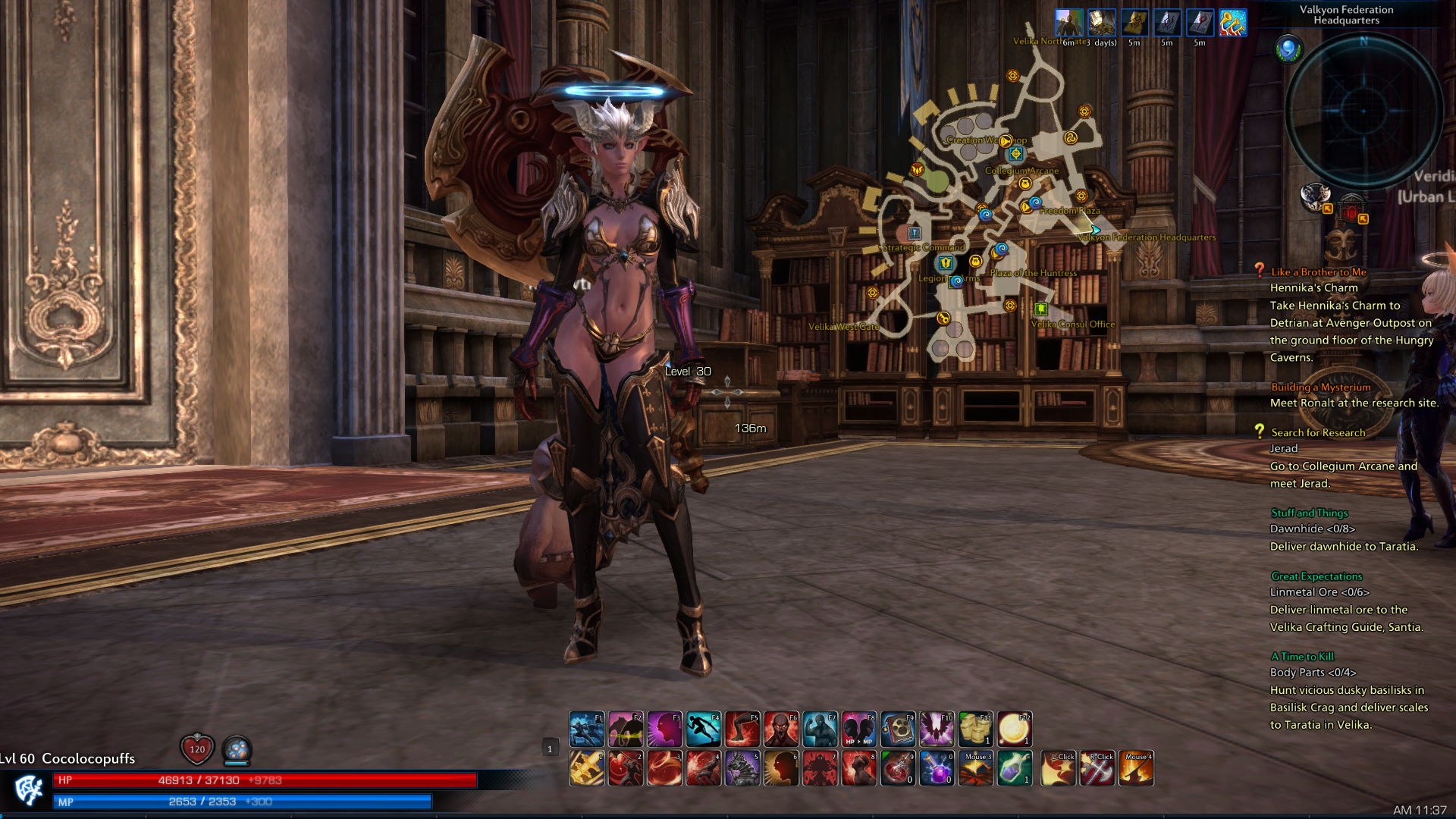
Task: Select the Great Expectations quest title
Action: click(1316, 576)
